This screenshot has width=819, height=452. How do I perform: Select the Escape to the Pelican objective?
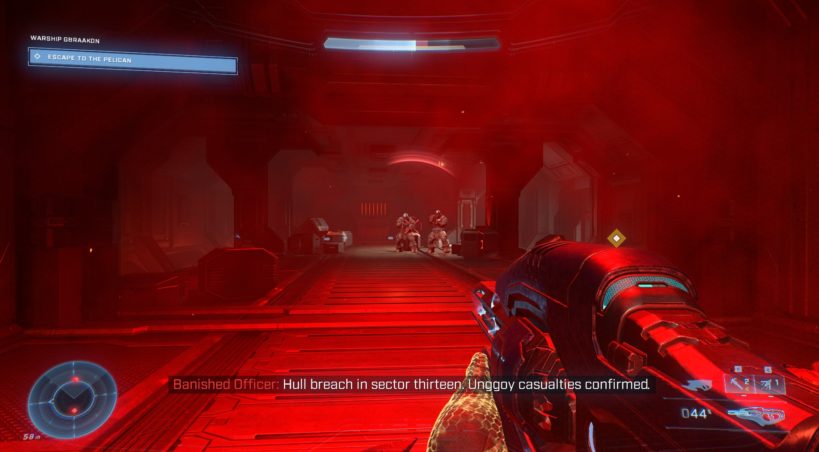click(133, 62)
